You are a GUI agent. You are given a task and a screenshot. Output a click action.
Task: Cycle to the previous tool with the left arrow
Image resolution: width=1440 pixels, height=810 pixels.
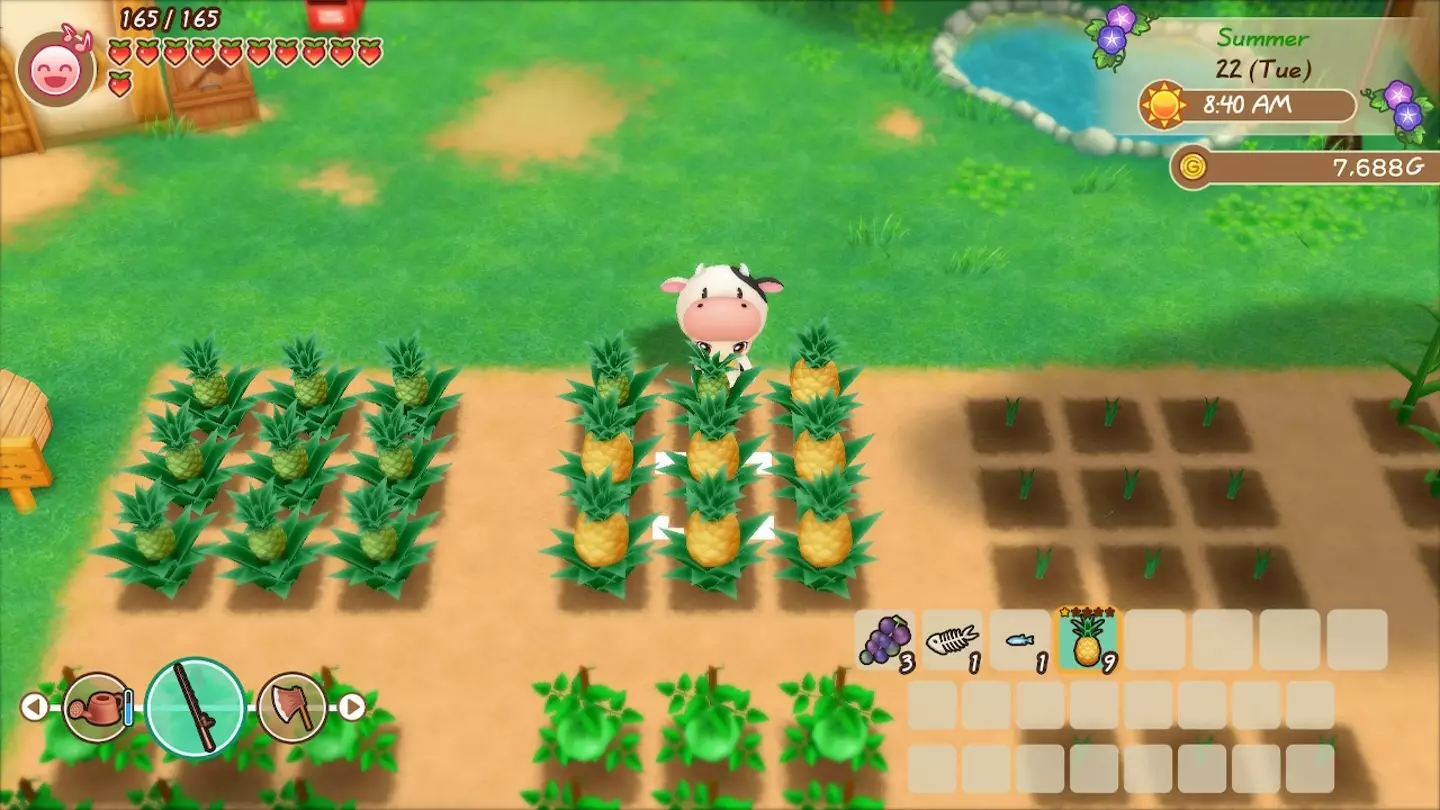pos(36,708)
